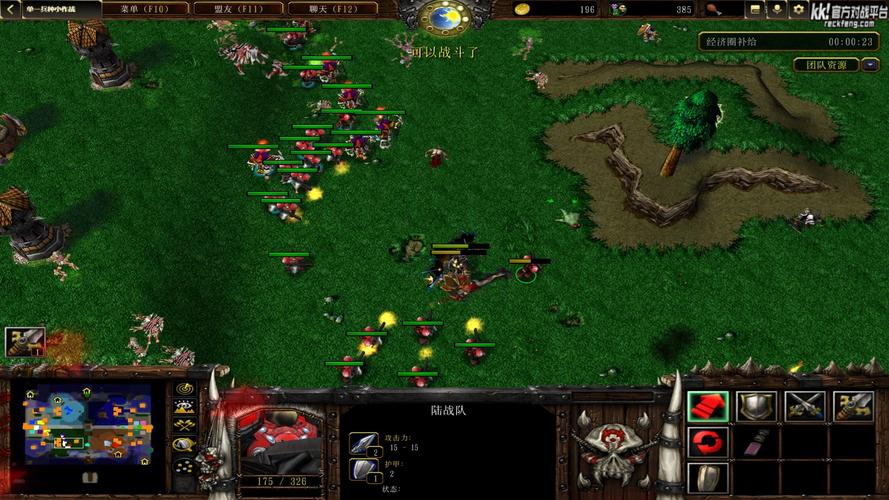This screenshot has width=889, height=500.
Task: Toggle the minimap creep camp display button
Action: [x=184, y=445]
